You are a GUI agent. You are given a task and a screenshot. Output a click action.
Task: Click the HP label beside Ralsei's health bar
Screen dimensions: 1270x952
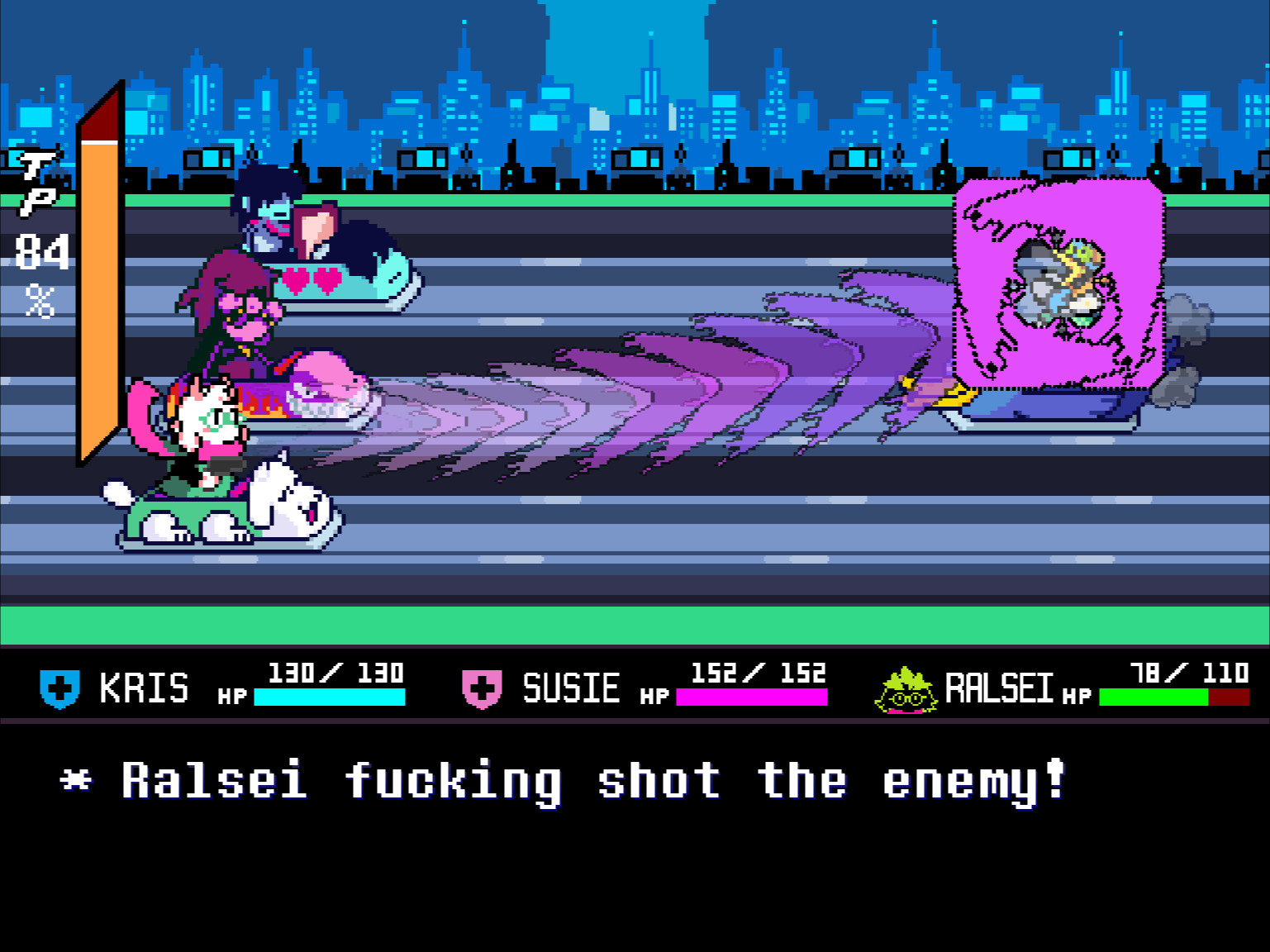click(1075, 697)
